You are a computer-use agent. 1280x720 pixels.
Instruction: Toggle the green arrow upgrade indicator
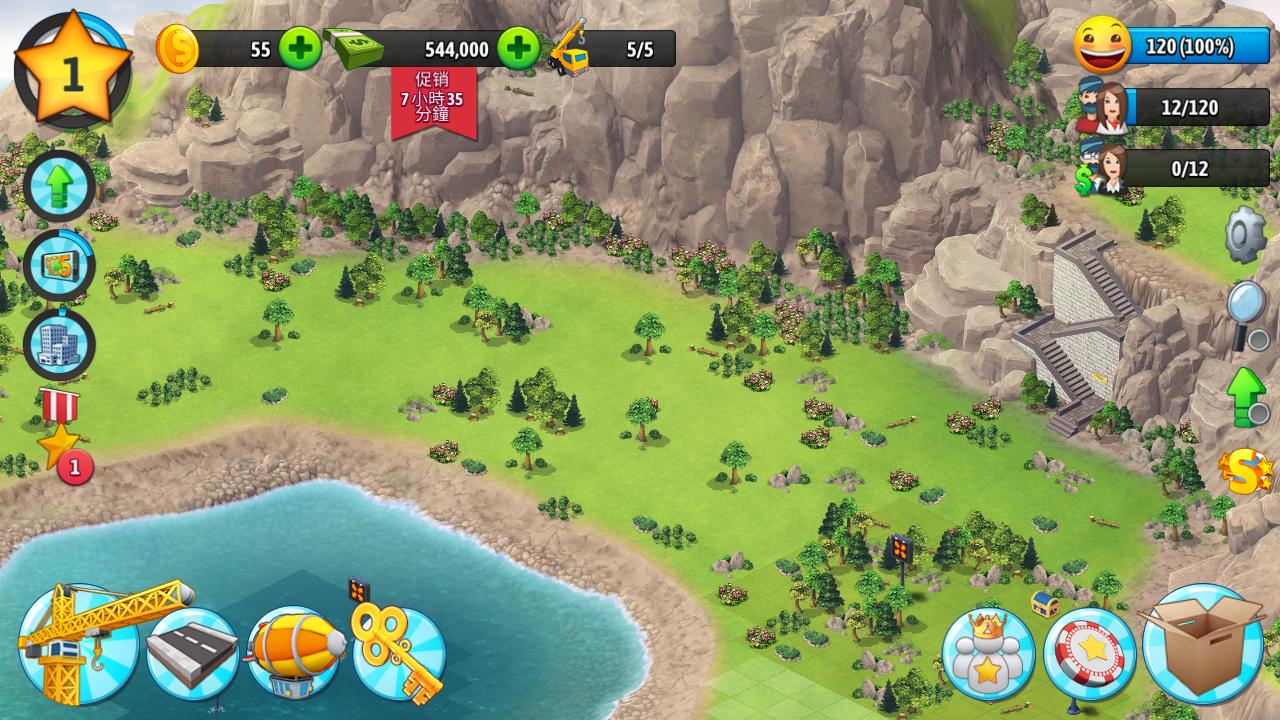pos(1247,396)
